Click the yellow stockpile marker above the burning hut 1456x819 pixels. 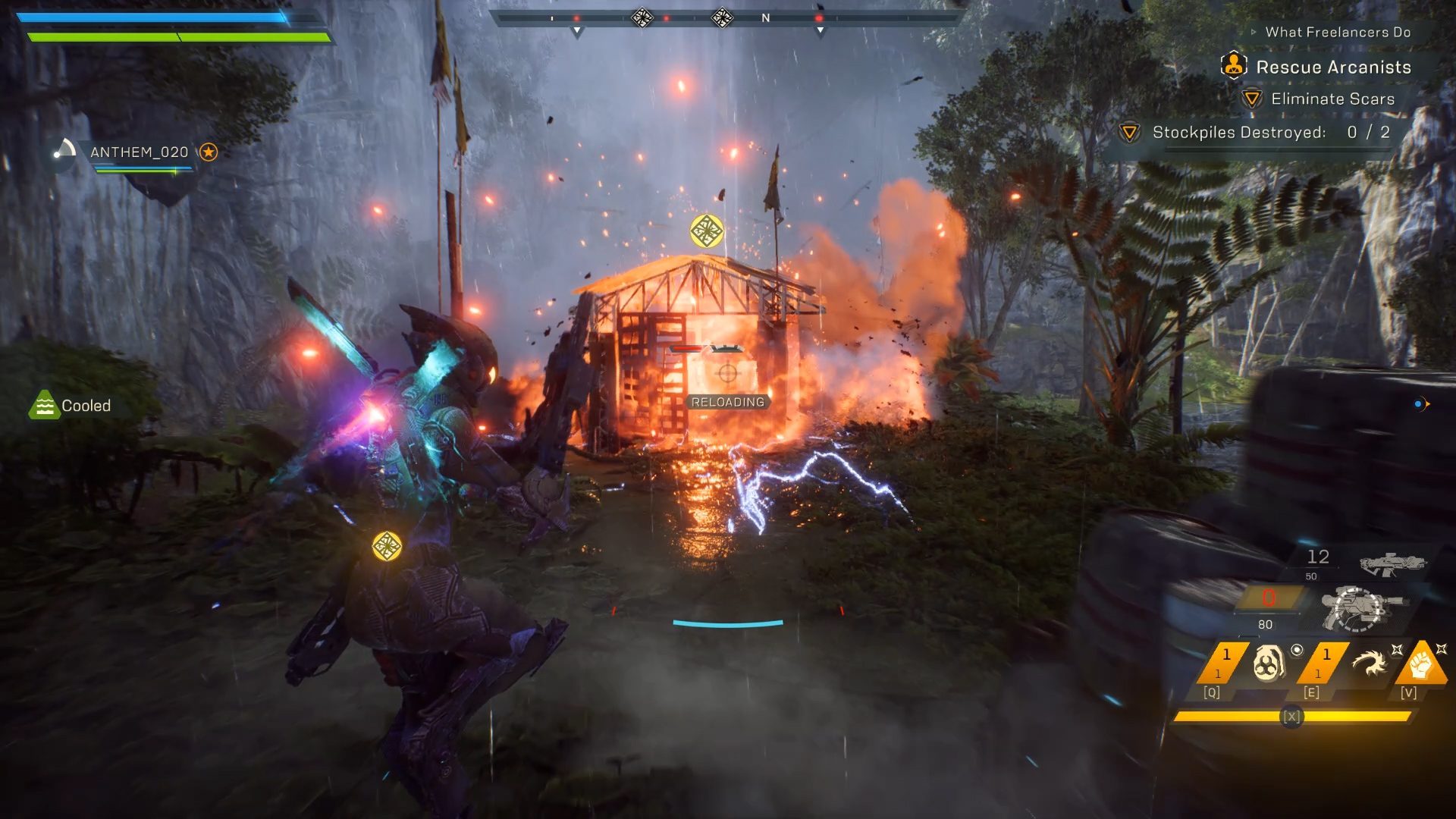coord(707,231)
